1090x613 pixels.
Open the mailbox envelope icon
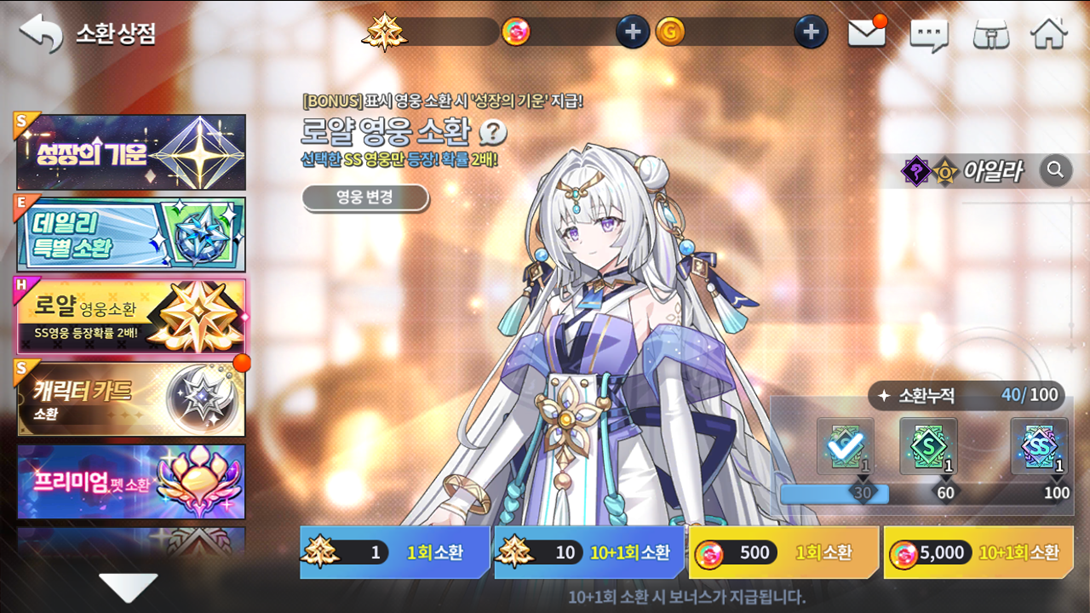[867, 33]
